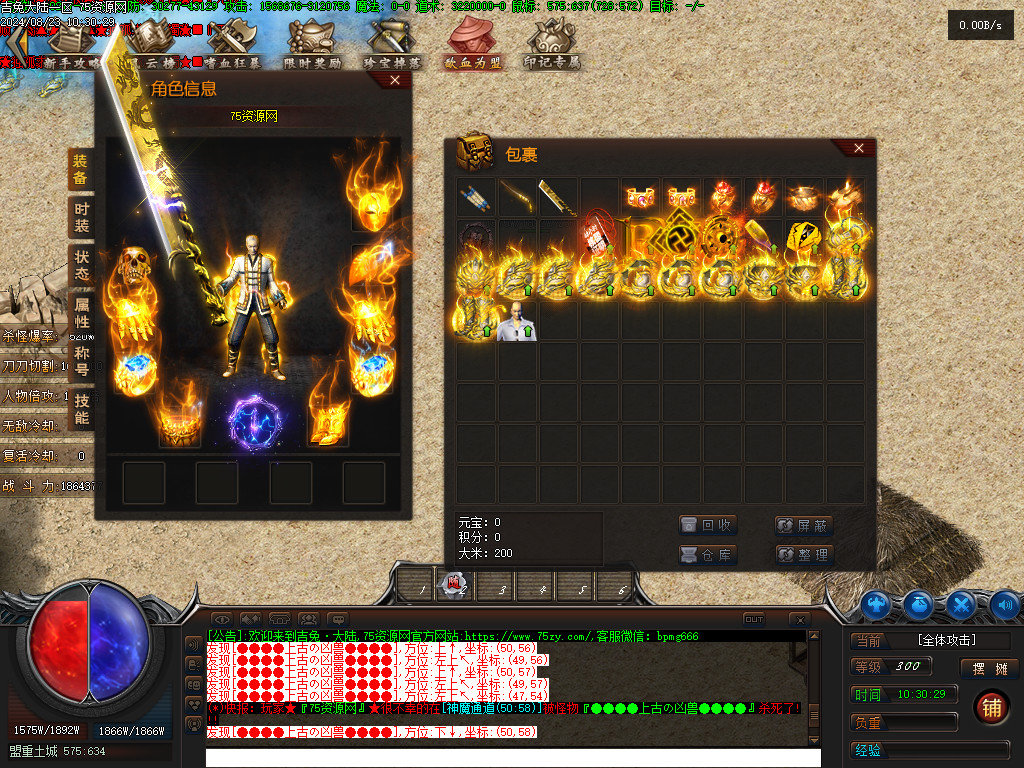Show the 属性 attributes tab

pyautogui.click(x=81, y=313)
